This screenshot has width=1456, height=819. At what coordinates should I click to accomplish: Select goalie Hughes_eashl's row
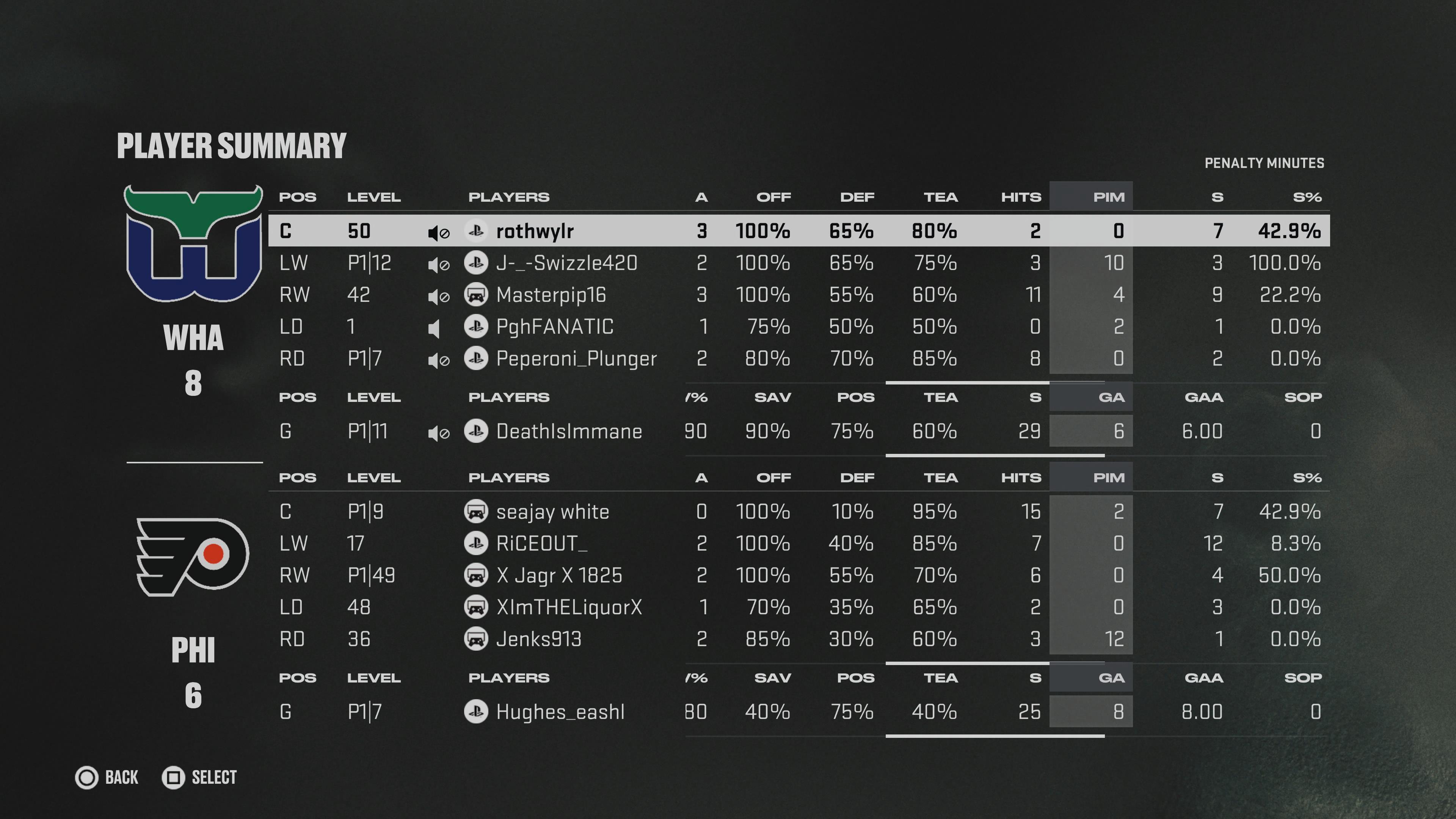click(560, 712)
